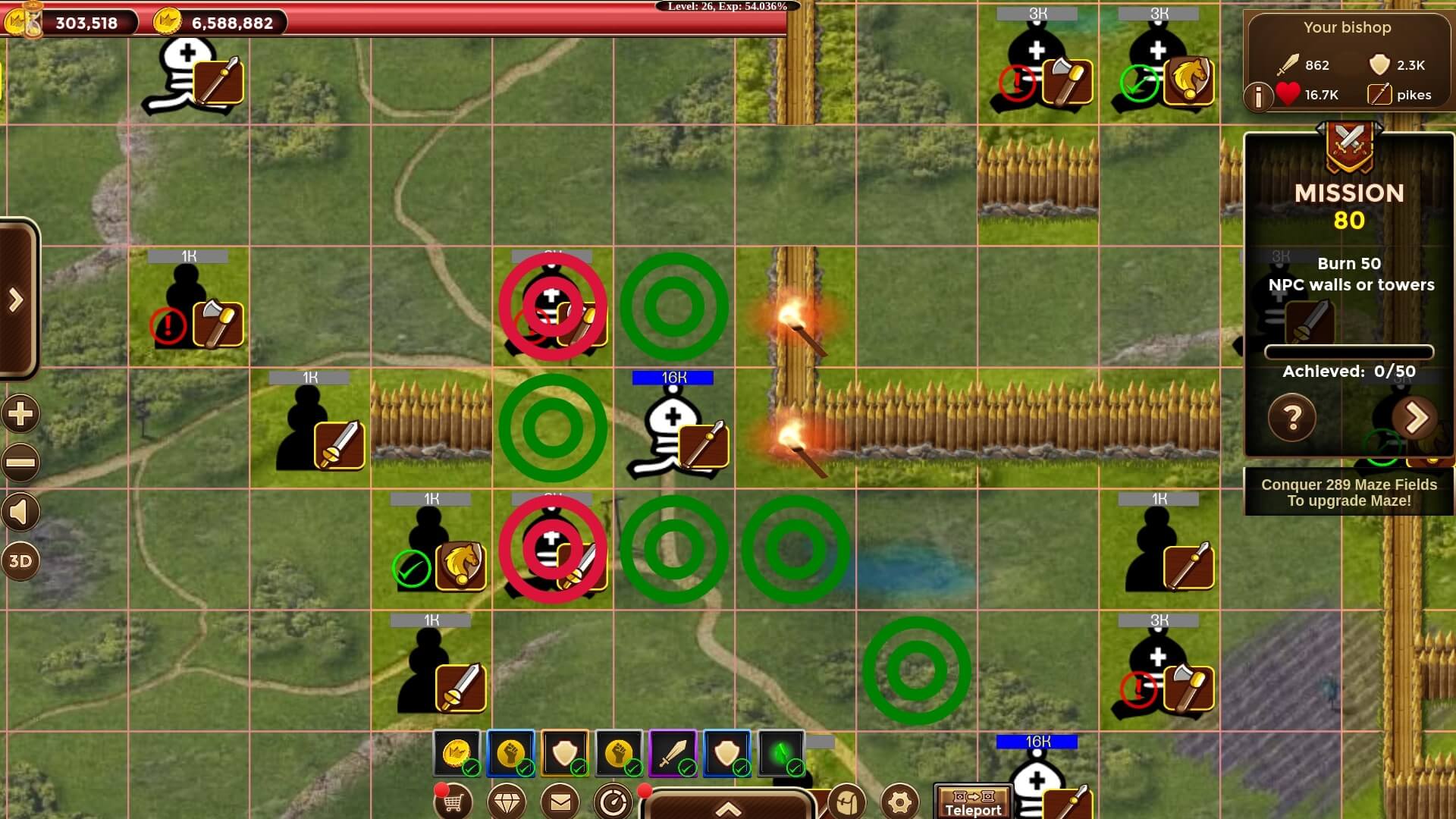Click the round gauge dial icon

point(613,802)
